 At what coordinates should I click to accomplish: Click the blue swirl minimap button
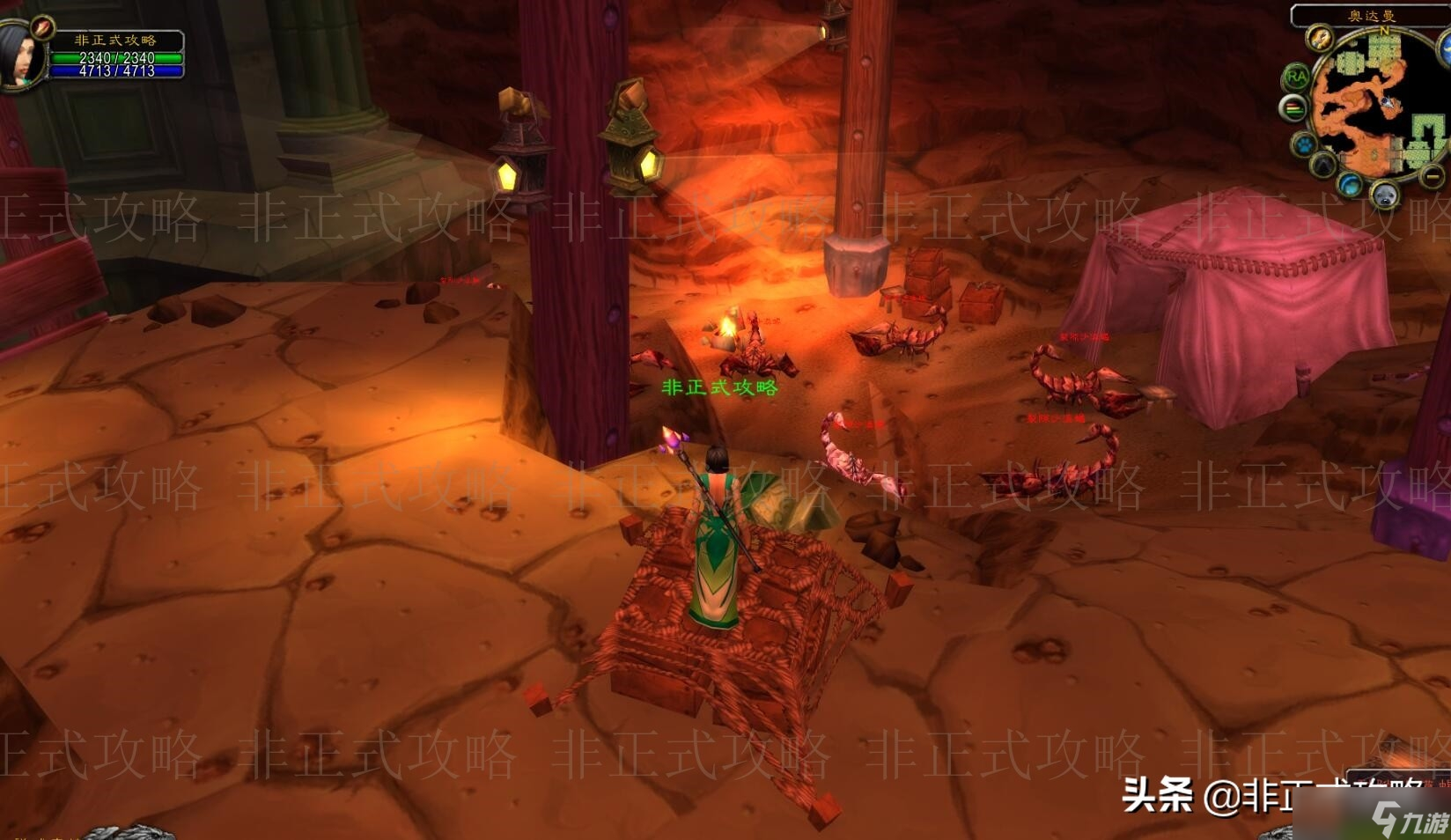[x=1350, y=186]
